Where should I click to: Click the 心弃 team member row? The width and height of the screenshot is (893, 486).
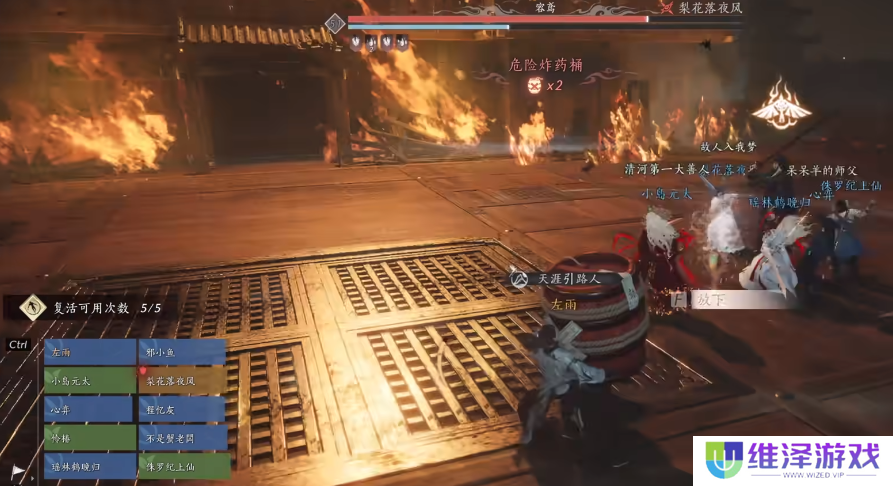coord(90,409)
